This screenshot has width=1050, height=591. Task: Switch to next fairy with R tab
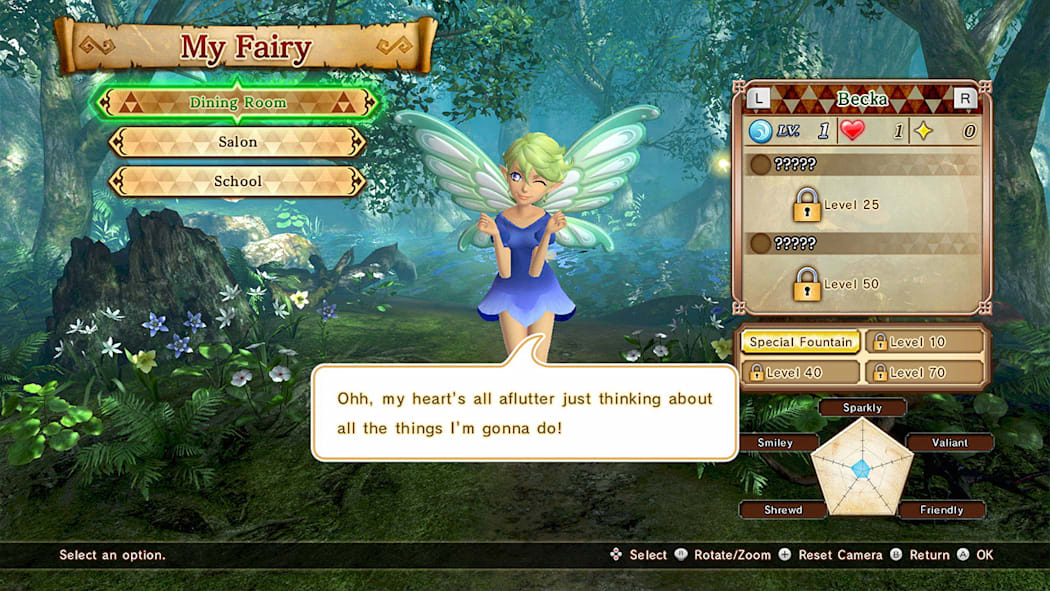pos(965,98)
